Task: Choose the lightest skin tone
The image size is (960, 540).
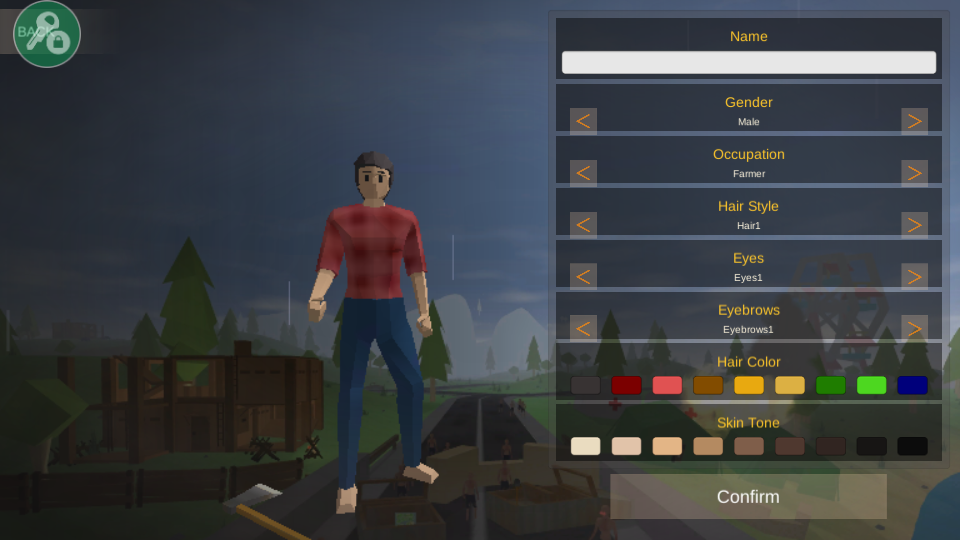Action: coord(586,446)
